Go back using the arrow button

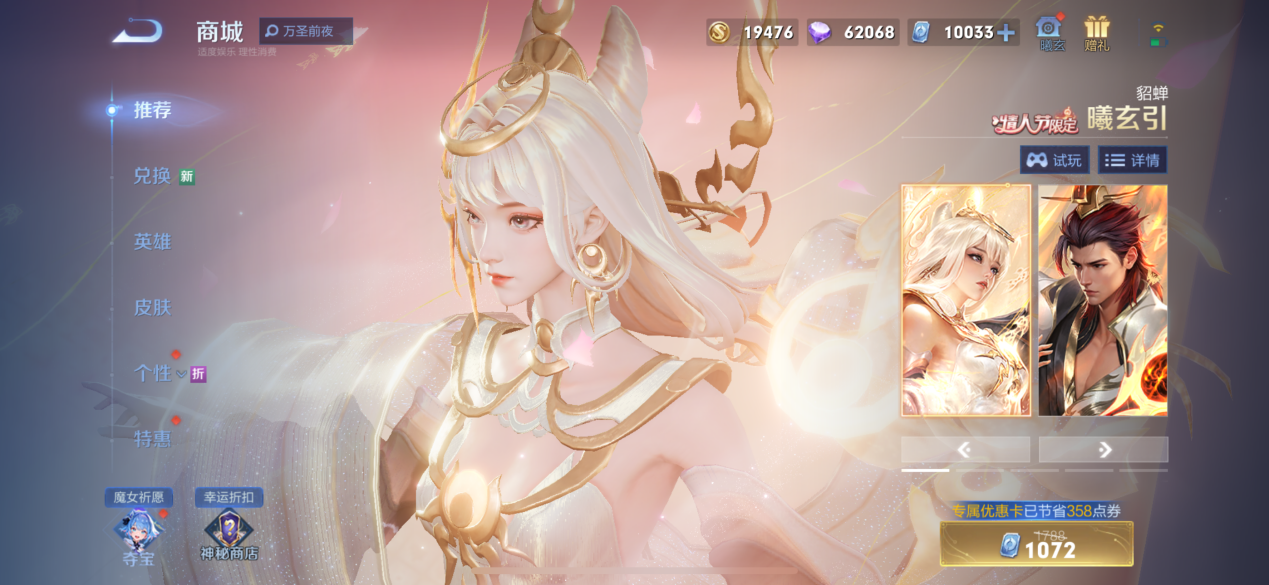pyautogui.click(x=137, y=32)
